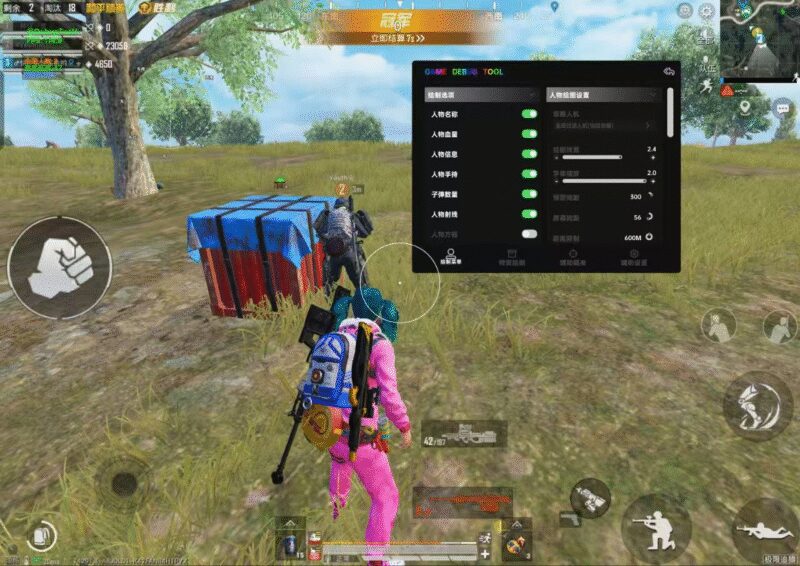This screenshot has height=566, width=800.
Task: Toggle the 子弹数量 switch
Action: 529,194
